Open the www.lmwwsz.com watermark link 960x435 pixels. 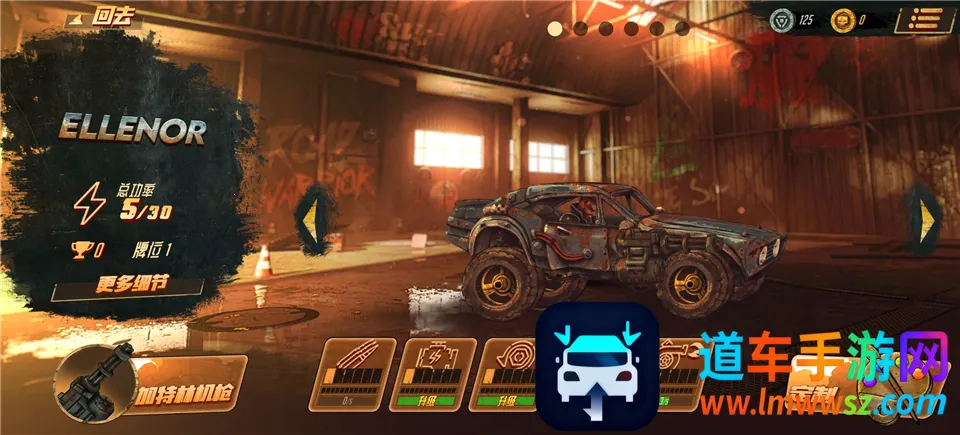822,405
